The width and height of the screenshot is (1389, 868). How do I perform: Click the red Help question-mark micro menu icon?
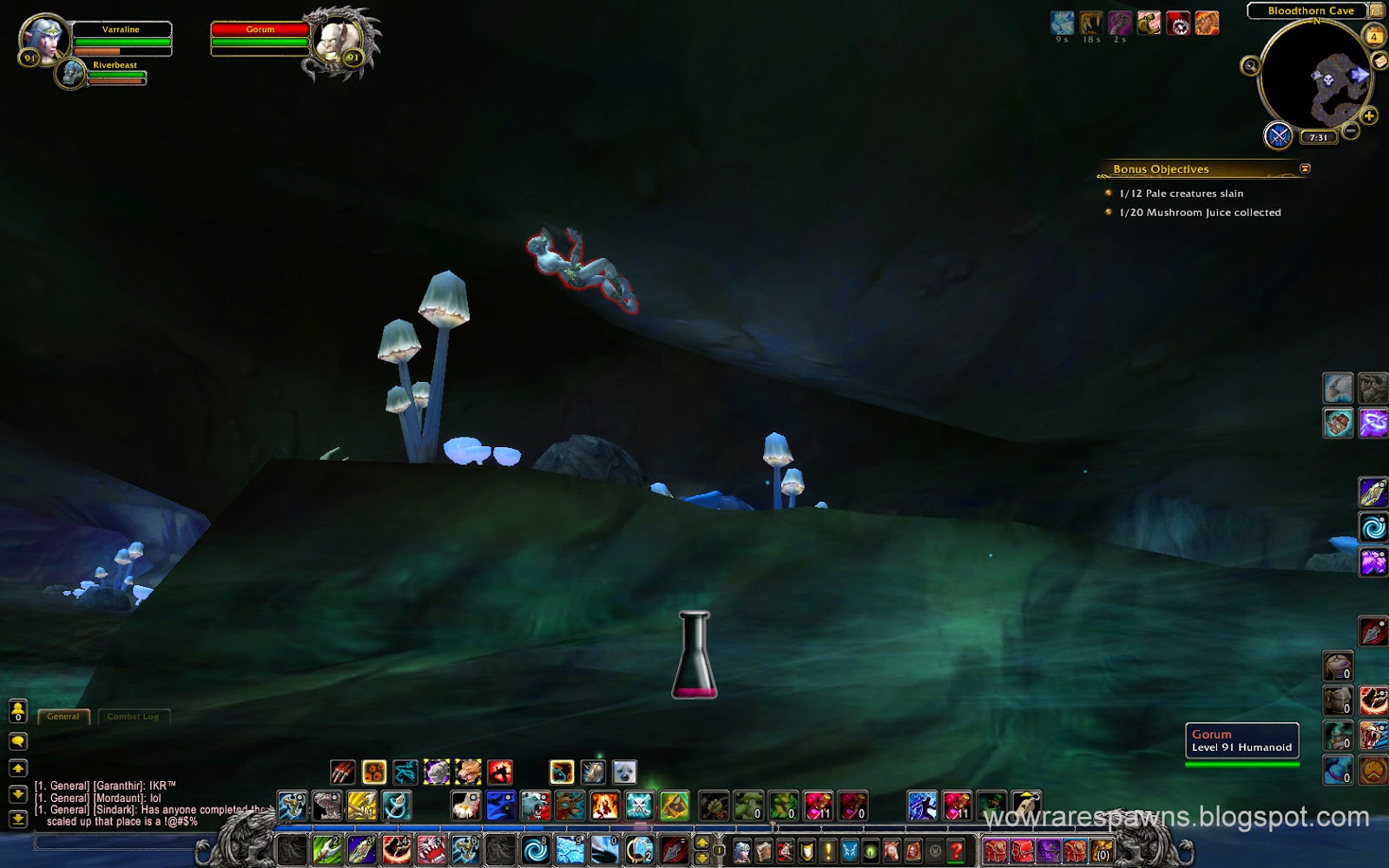click(956, 851)
